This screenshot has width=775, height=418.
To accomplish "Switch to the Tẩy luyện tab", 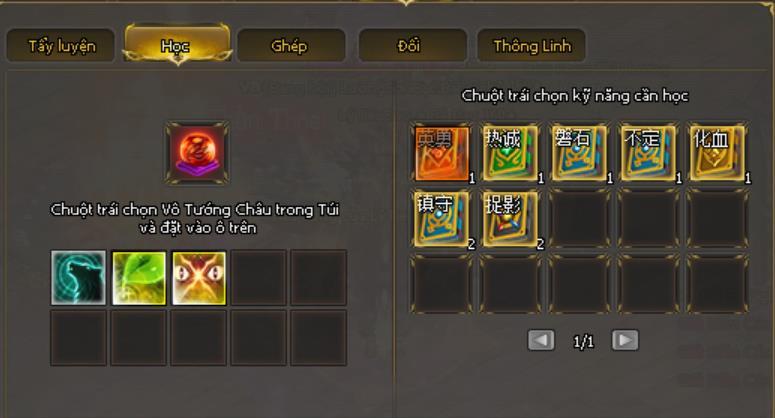I will [62, 46].
